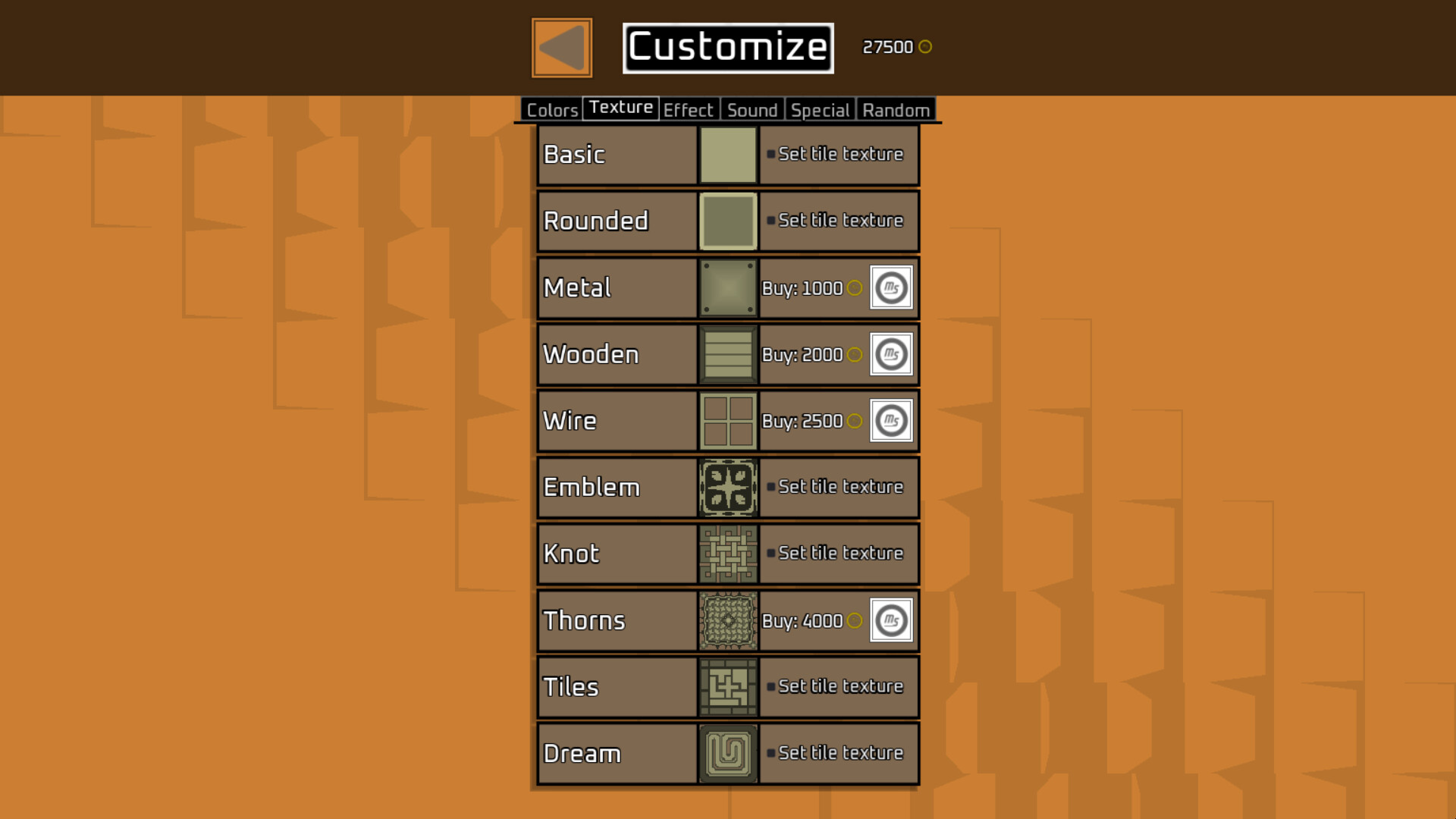Screen dimensions: 1456x819
Task: Select the Dream texture preview
Action: tap(727, 753)
